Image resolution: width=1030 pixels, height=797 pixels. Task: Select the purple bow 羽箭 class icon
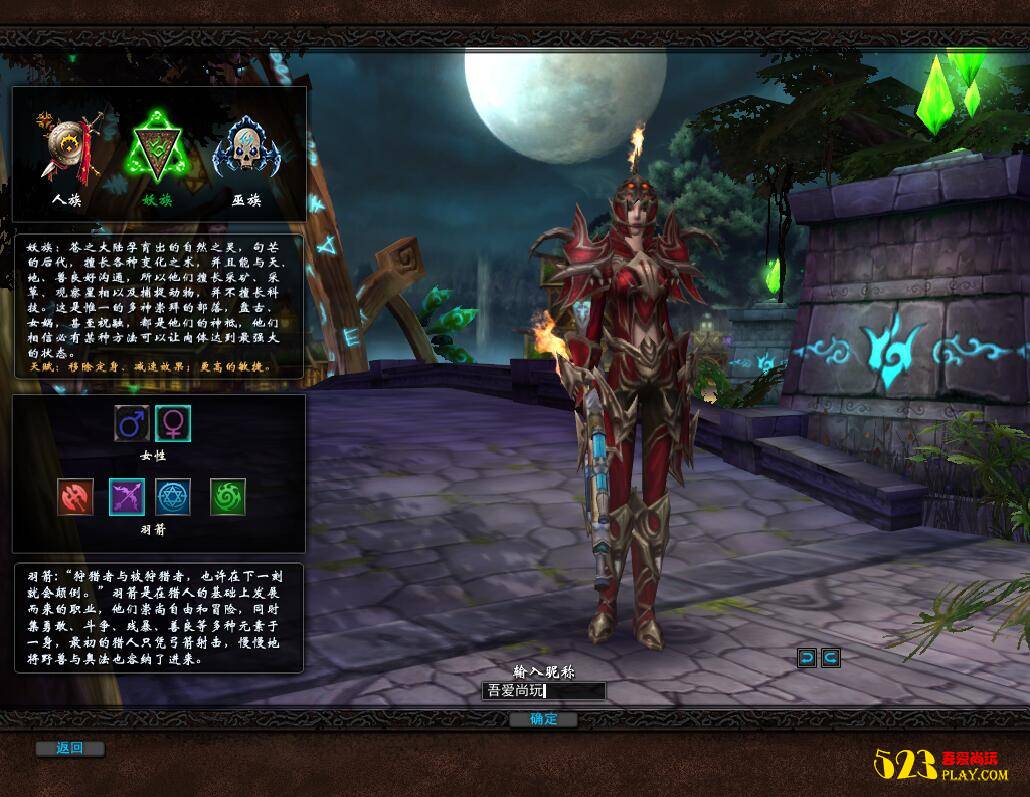[x=127, y=497]
